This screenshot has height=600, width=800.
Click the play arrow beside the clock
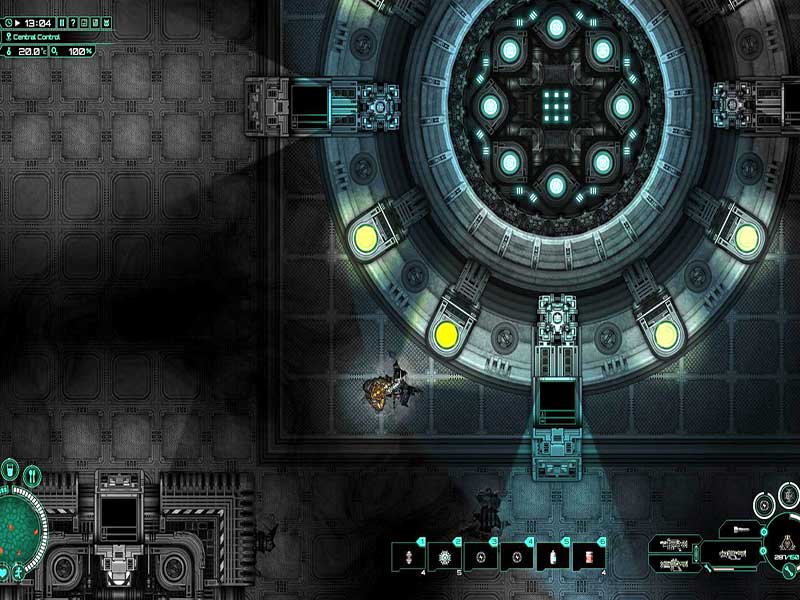[x=19, y=22]
